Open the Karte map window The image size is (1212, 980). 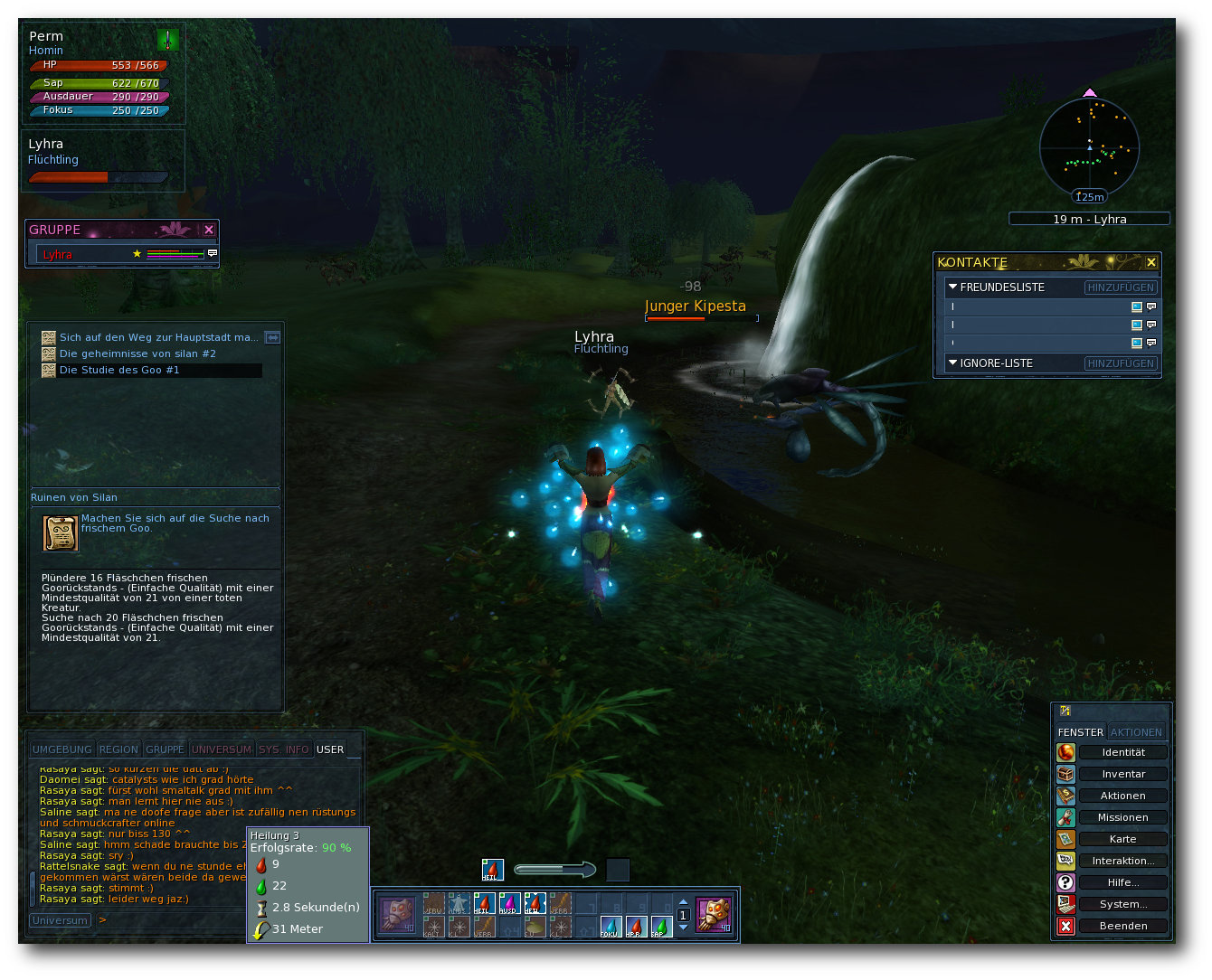tap(1122, 839)
